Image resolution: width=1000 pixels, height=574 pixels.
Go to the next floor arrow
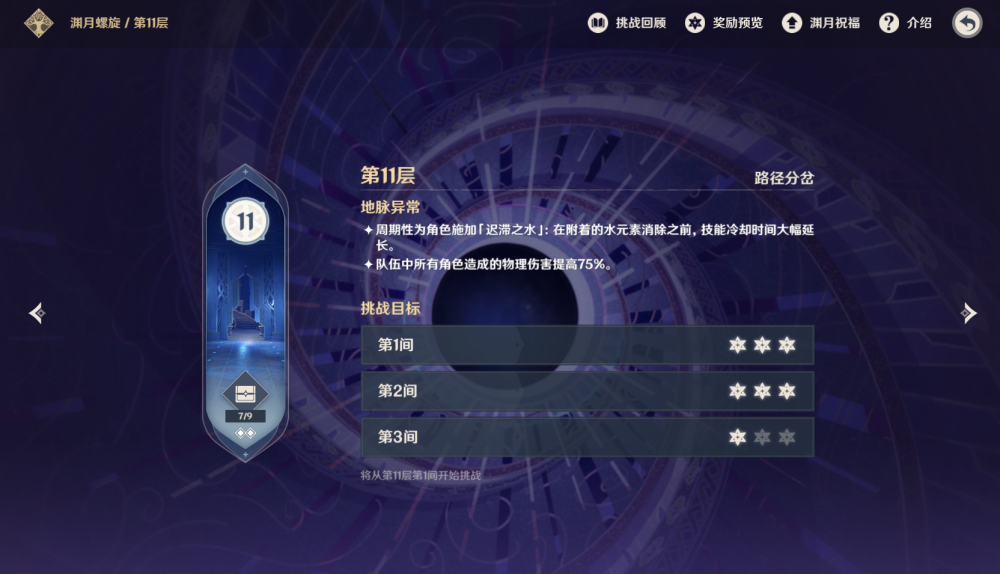[967, 313]
